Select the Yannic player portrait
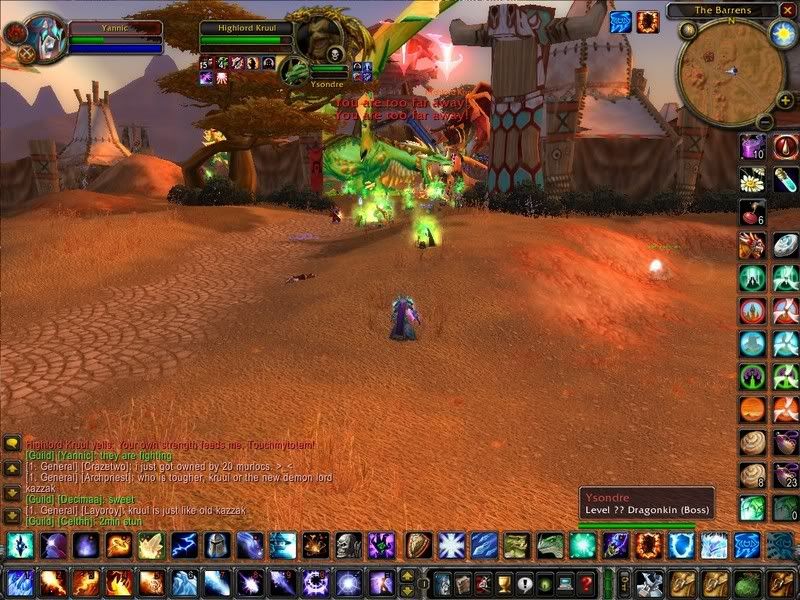The image size is (800, 600). click(44, 37)
